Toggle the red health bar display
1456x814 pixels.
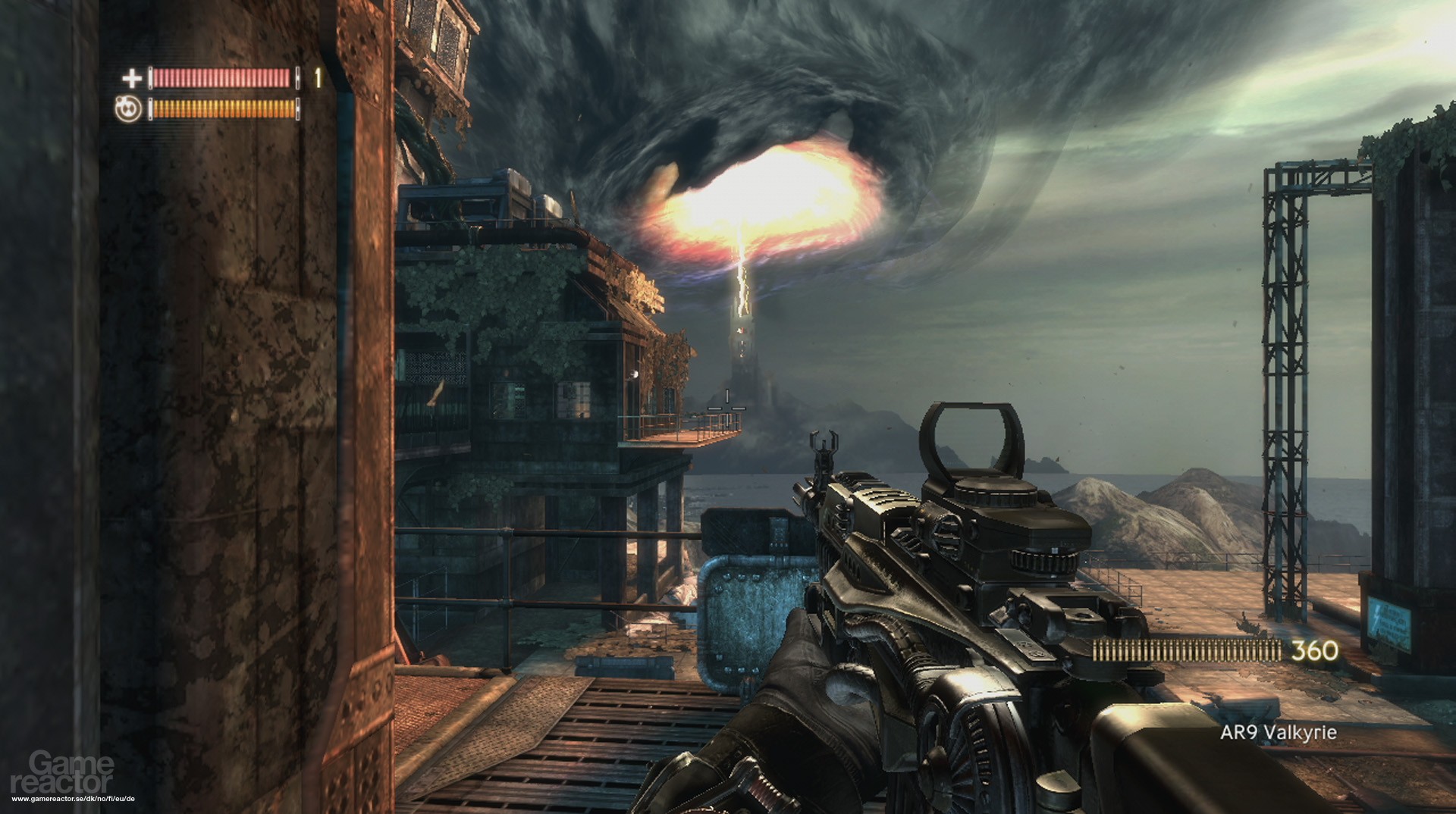(x=220, y=78)
